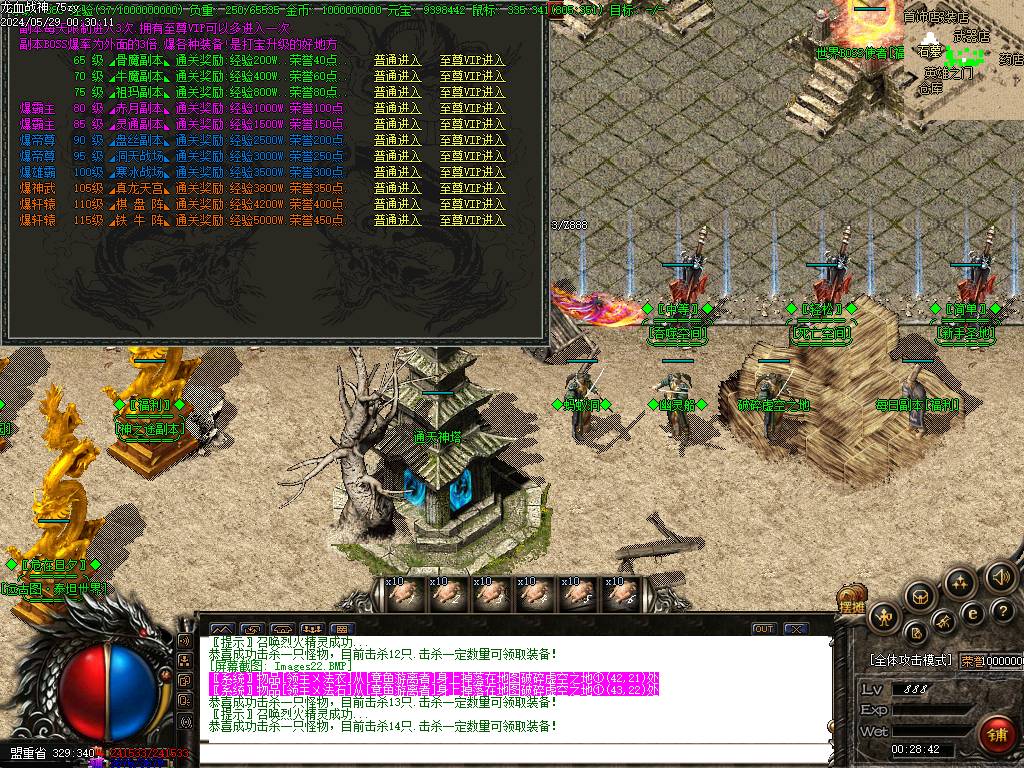This screenshot has width=1024, height=768.
Task: Open the skills three-star button
Action: pos(959,582)
